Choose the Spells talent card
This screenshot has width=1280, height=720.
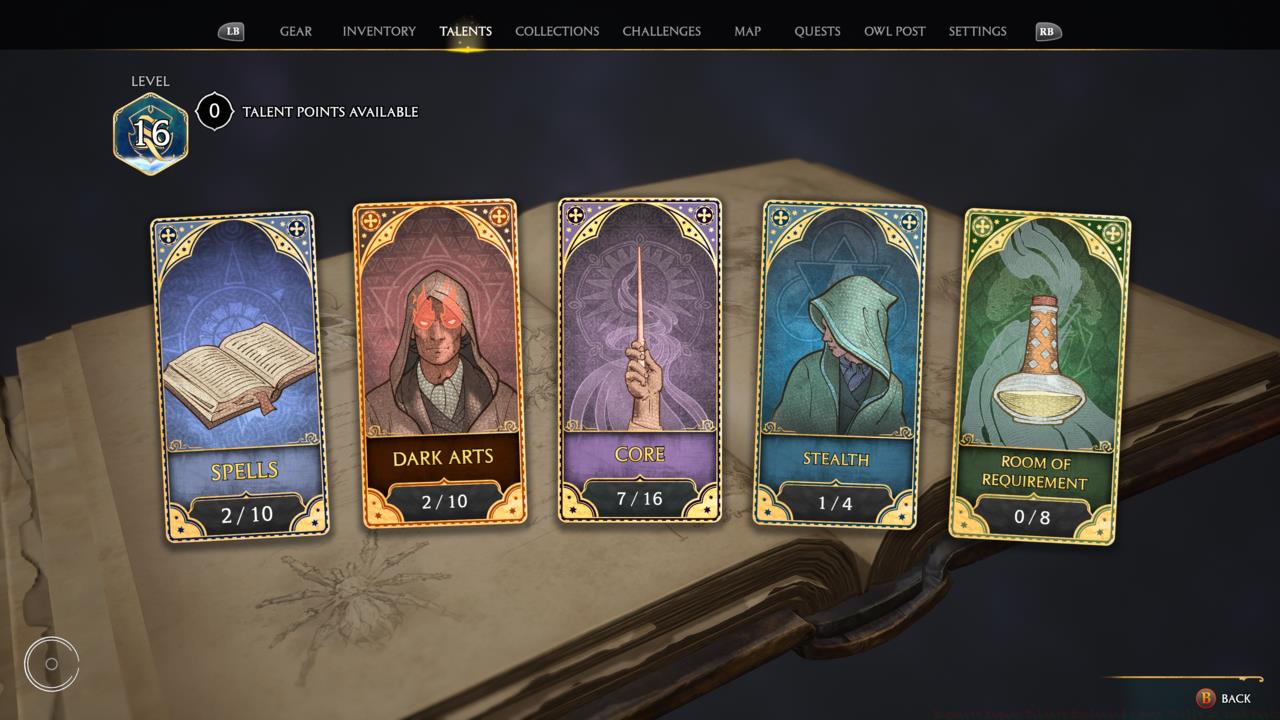click(x=240, y=375)
